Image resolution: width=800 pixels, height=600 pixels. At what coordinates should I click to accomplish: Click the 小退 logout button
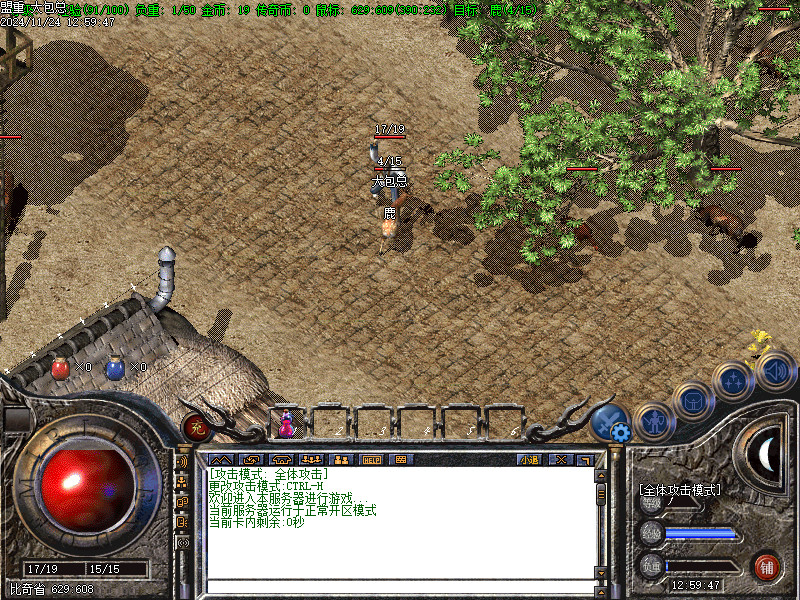[531, 460]
